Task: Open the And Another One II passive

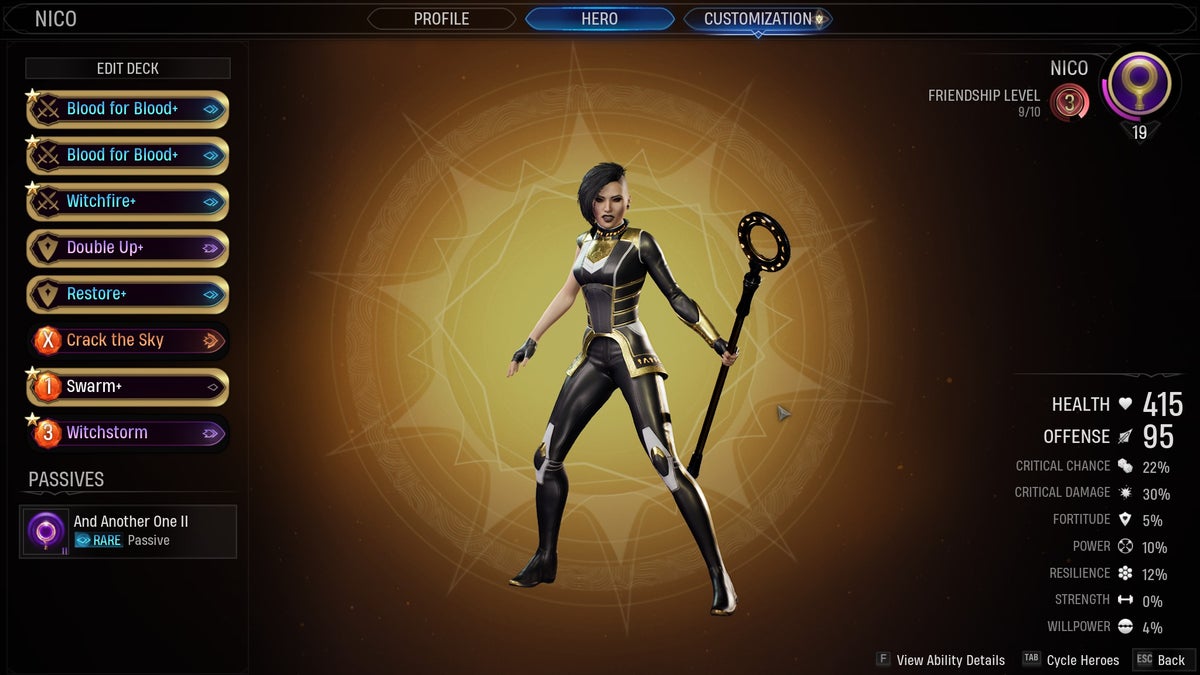Action: coord(128,531)
